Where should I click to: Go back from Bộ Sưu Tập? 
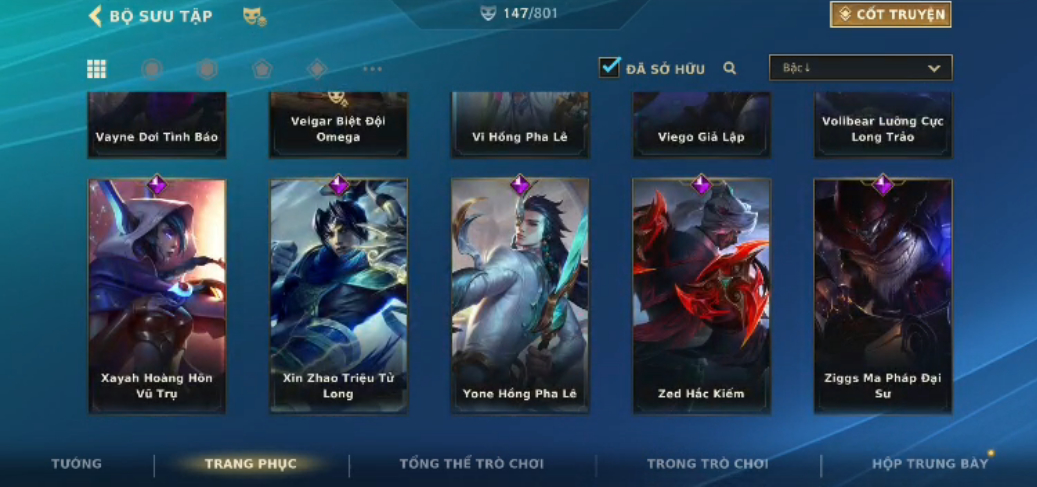[x=96, y=16]
